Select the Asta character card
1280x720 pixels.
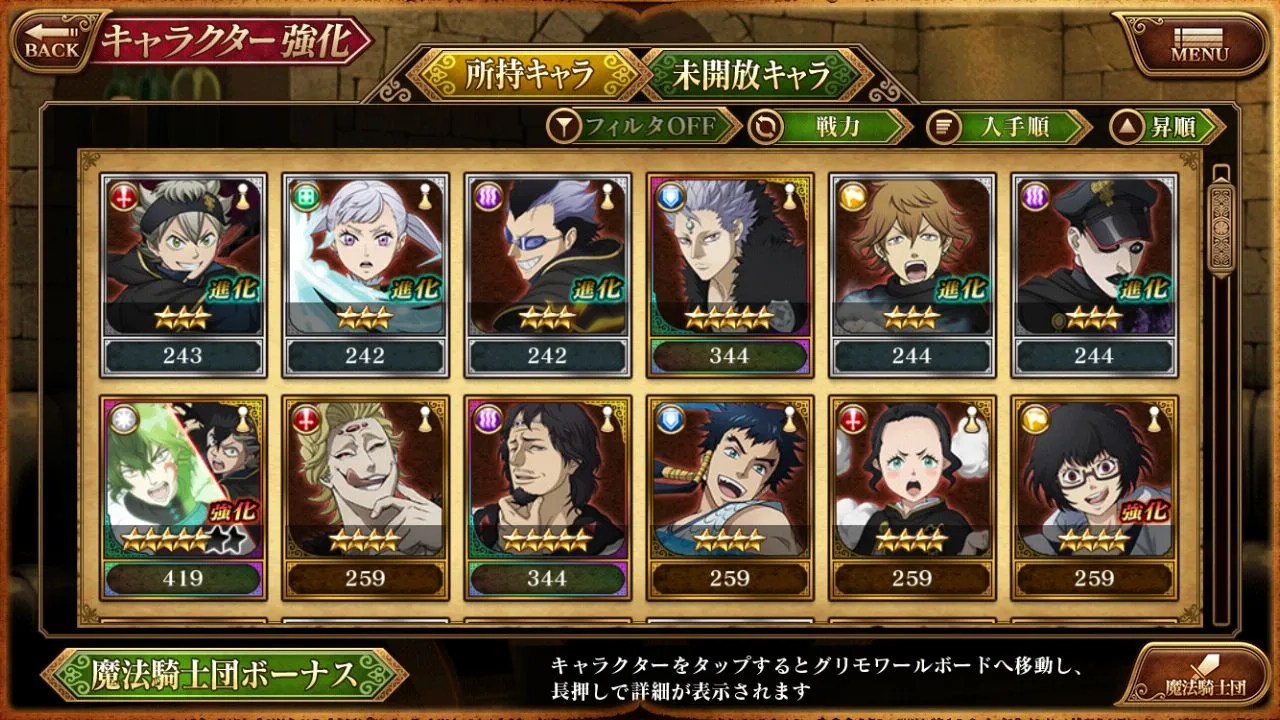182,274
